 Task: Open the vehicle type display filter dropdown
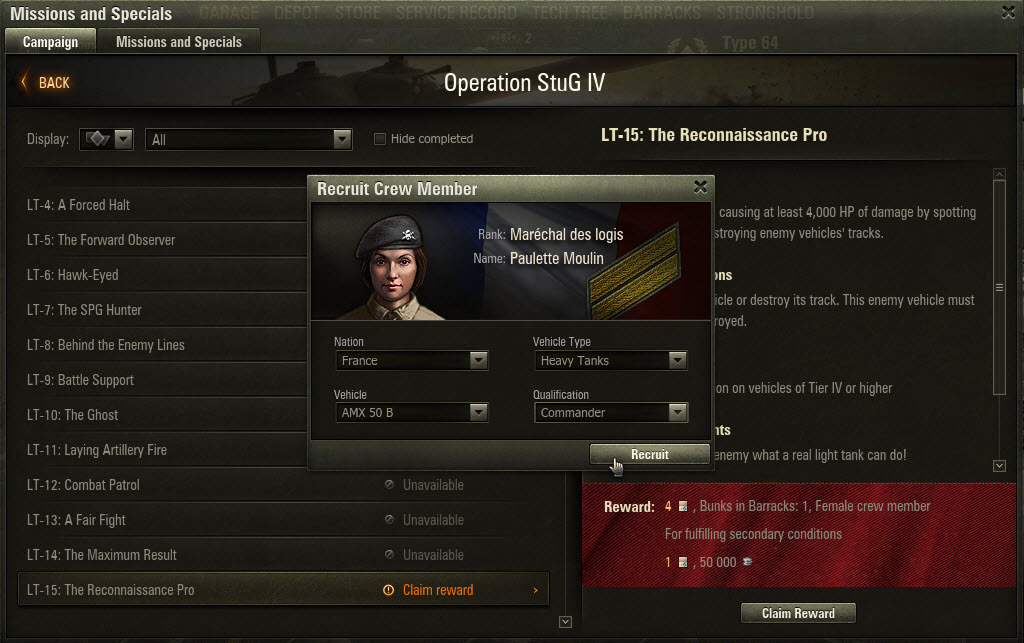pyautogui.click(x=107, y=140)
